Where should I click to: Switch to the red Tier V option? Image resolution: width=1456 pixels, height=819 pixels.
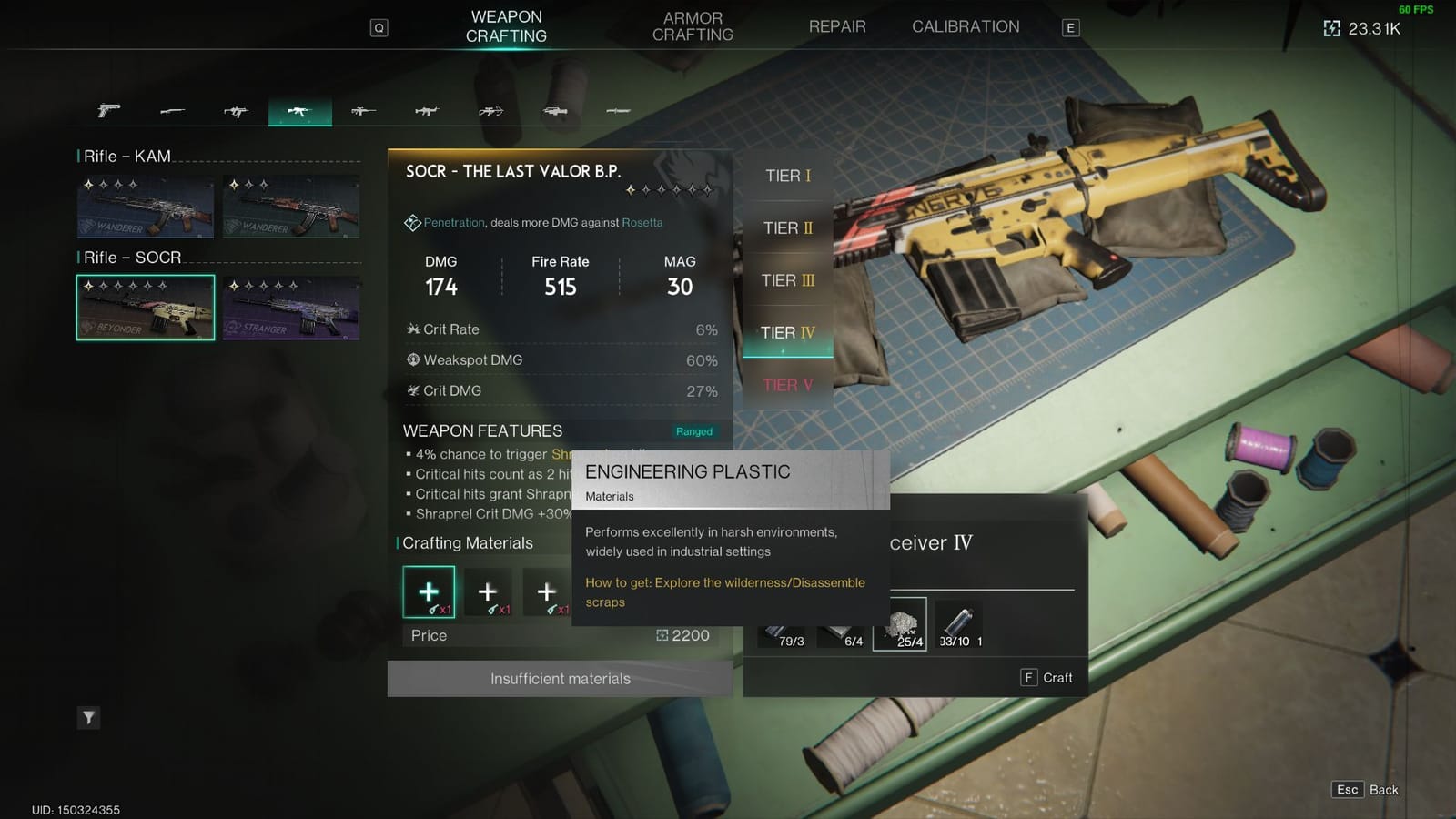coord(788,385)
